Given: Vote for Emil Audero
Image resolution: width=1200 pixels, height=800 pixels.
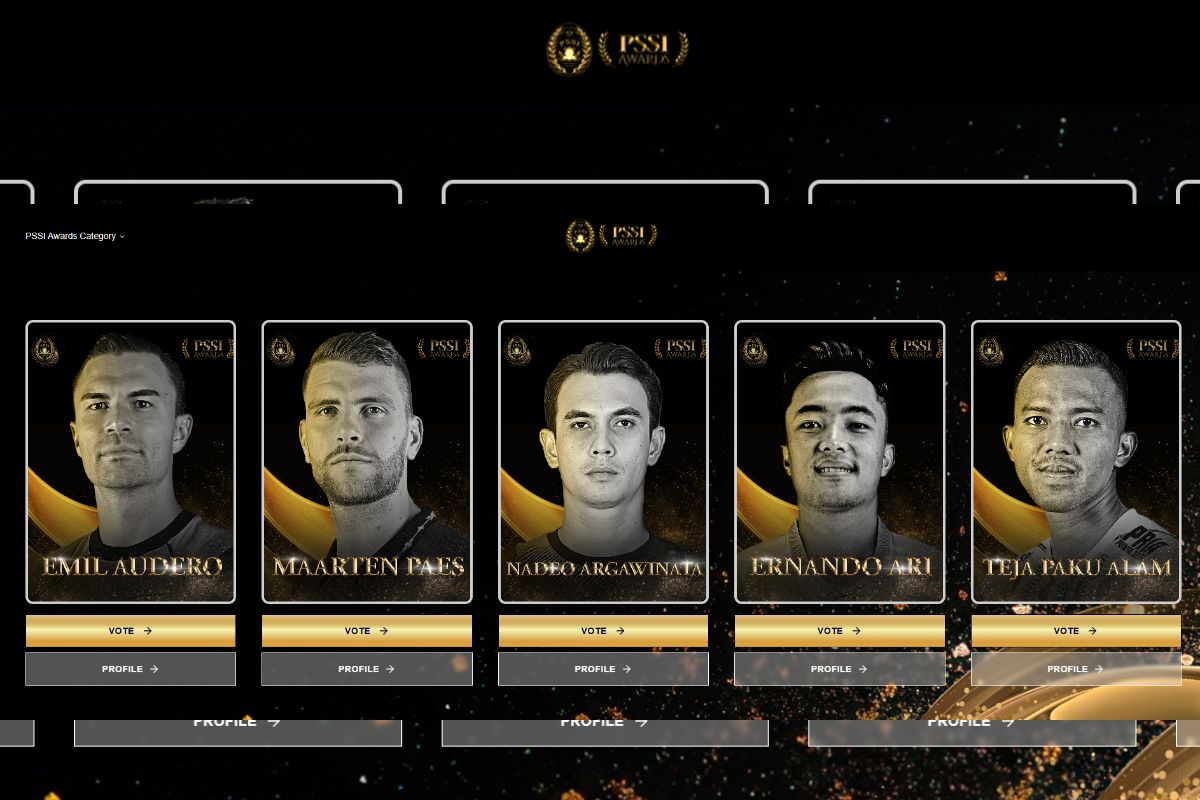Looking at the screenshot, I should coord(130,631).
